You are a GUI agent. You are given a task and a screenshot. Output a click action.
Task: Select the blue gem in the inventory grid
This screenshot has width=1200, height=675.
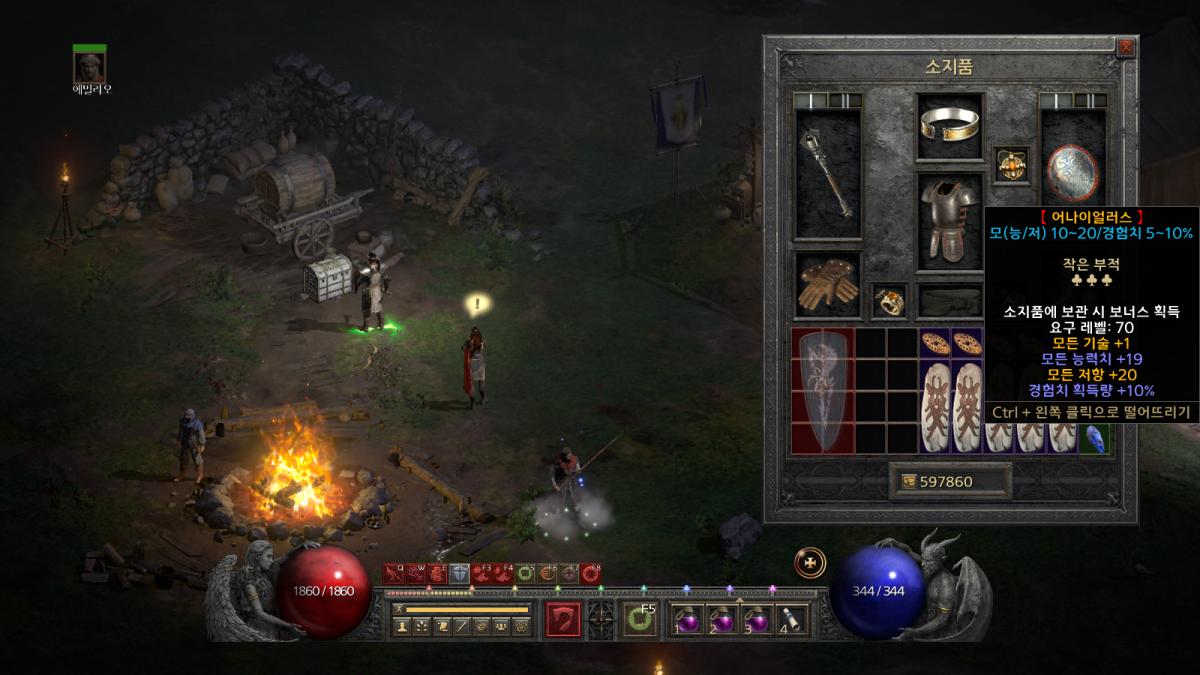1095,438
